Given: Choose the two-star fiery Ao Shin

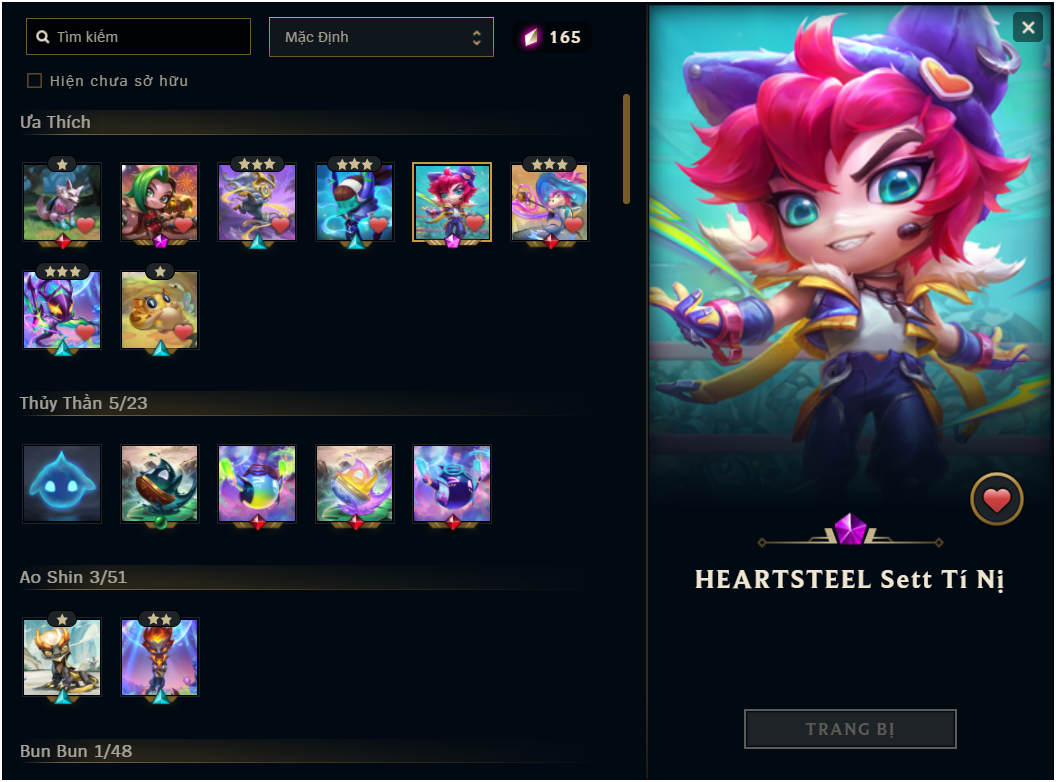Looking at the screenshot, I should (160, 656).
